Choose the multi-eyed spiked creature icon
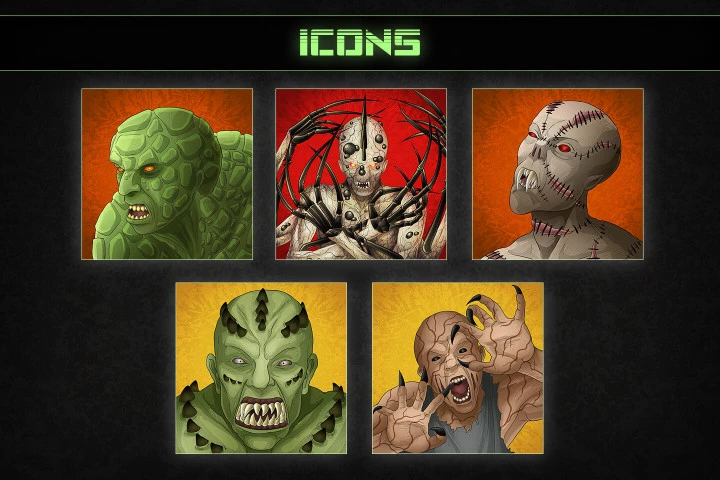The width and height of the screenshot is (720, 480). pyautogui.click(x=361, y=174)
